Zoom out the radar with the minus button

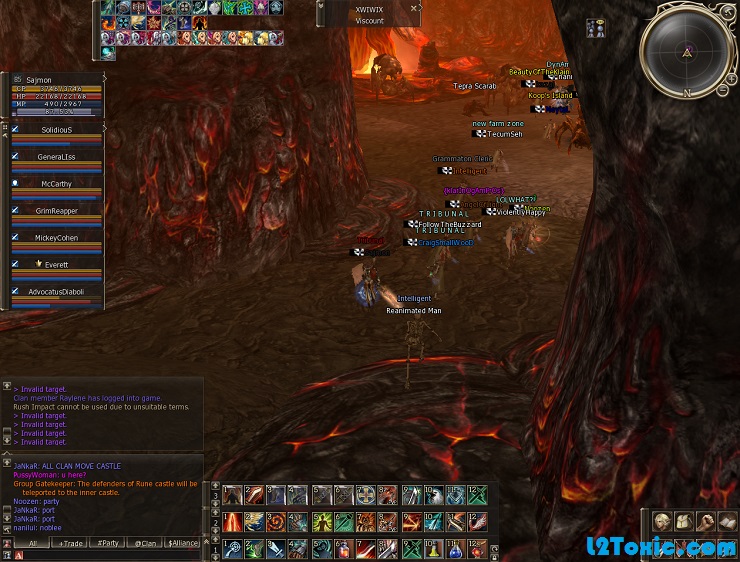(721, 91)
